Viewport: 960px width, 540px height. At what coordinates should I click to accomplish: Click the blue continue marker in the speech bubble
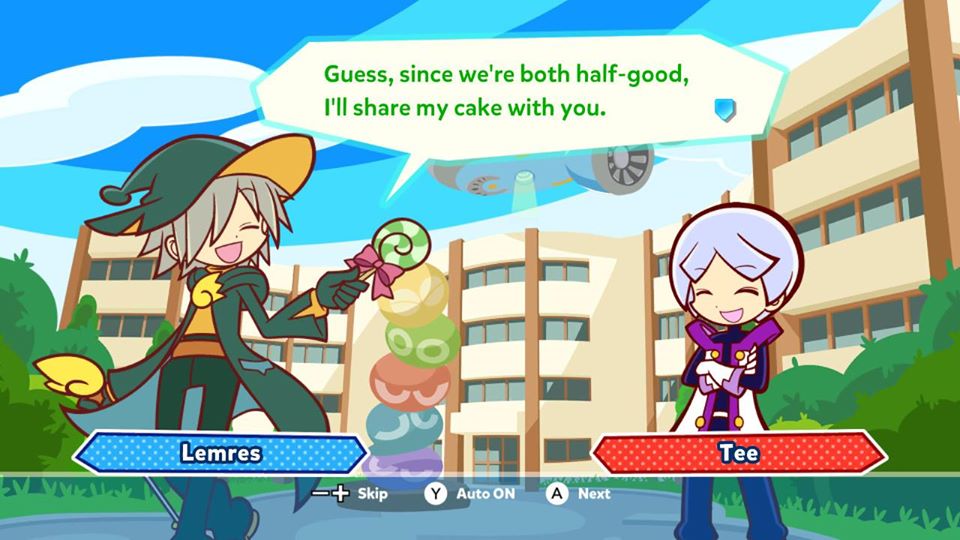click(x=725, y=109)
